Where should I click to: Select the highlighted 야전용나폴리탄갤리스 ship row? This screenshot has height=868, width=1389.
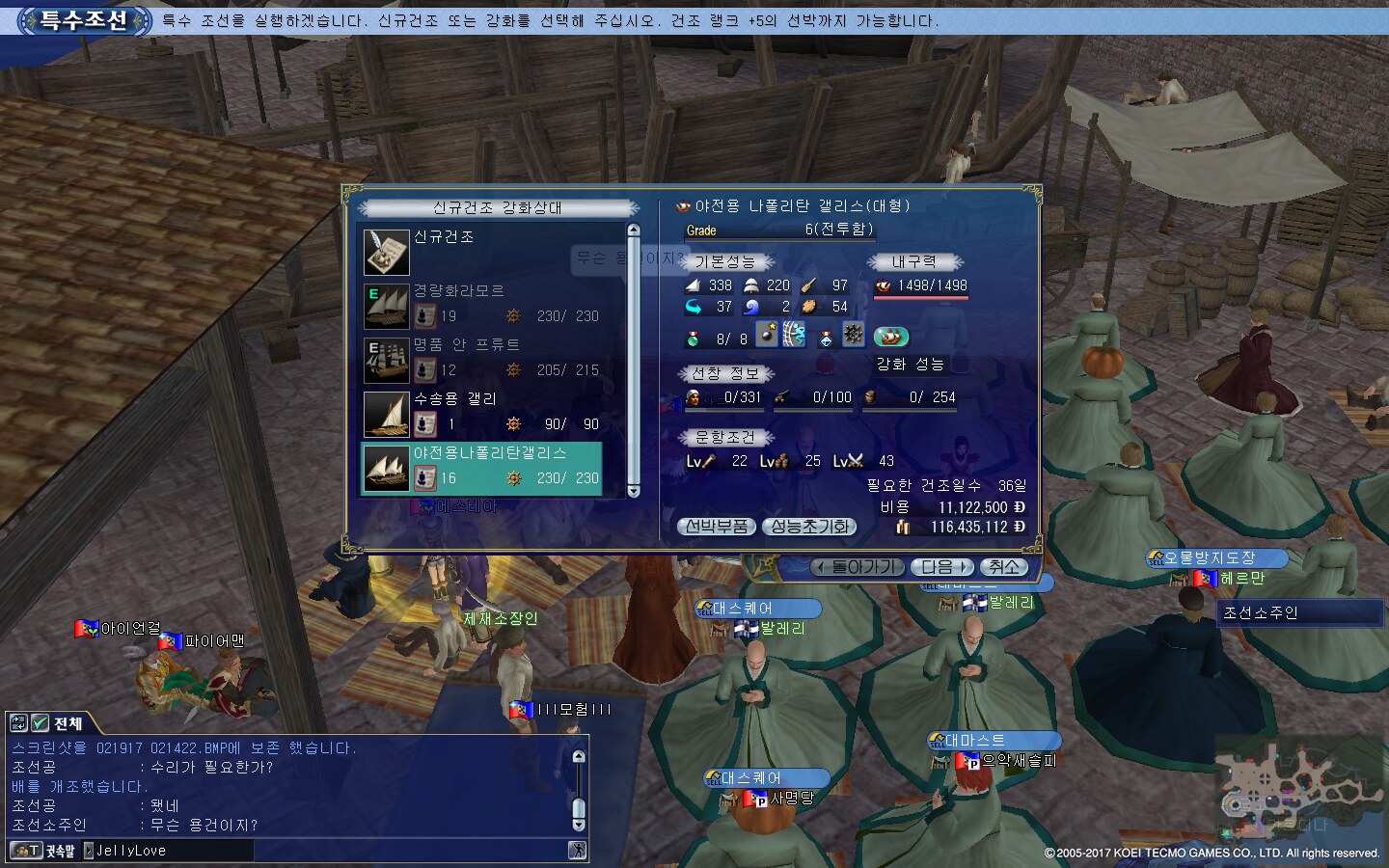(x=482, y=467)
